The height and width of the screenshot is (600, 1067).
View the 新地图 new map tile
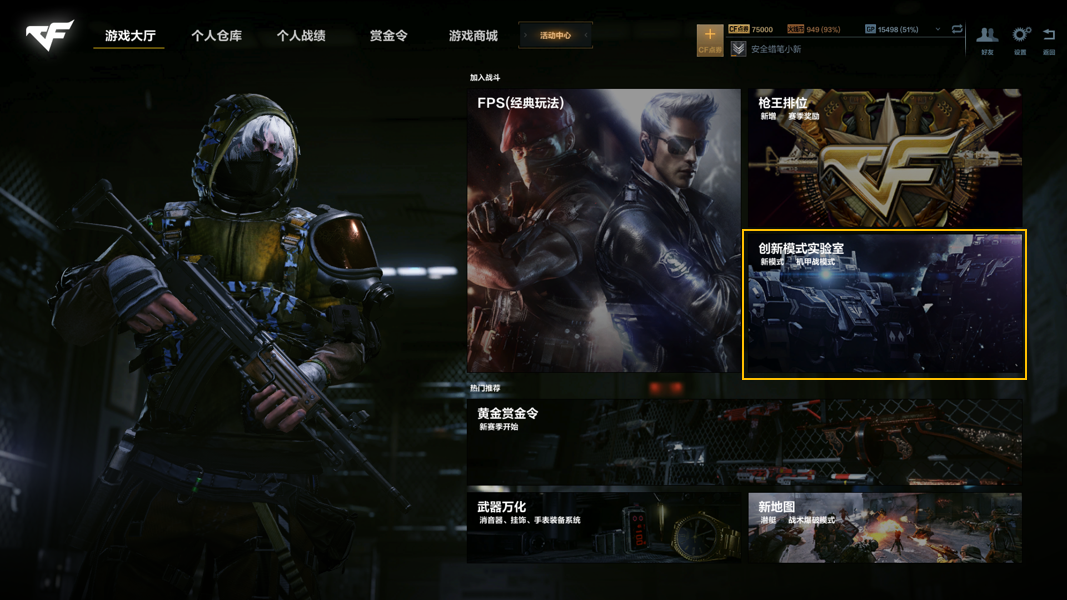[885, 527]
